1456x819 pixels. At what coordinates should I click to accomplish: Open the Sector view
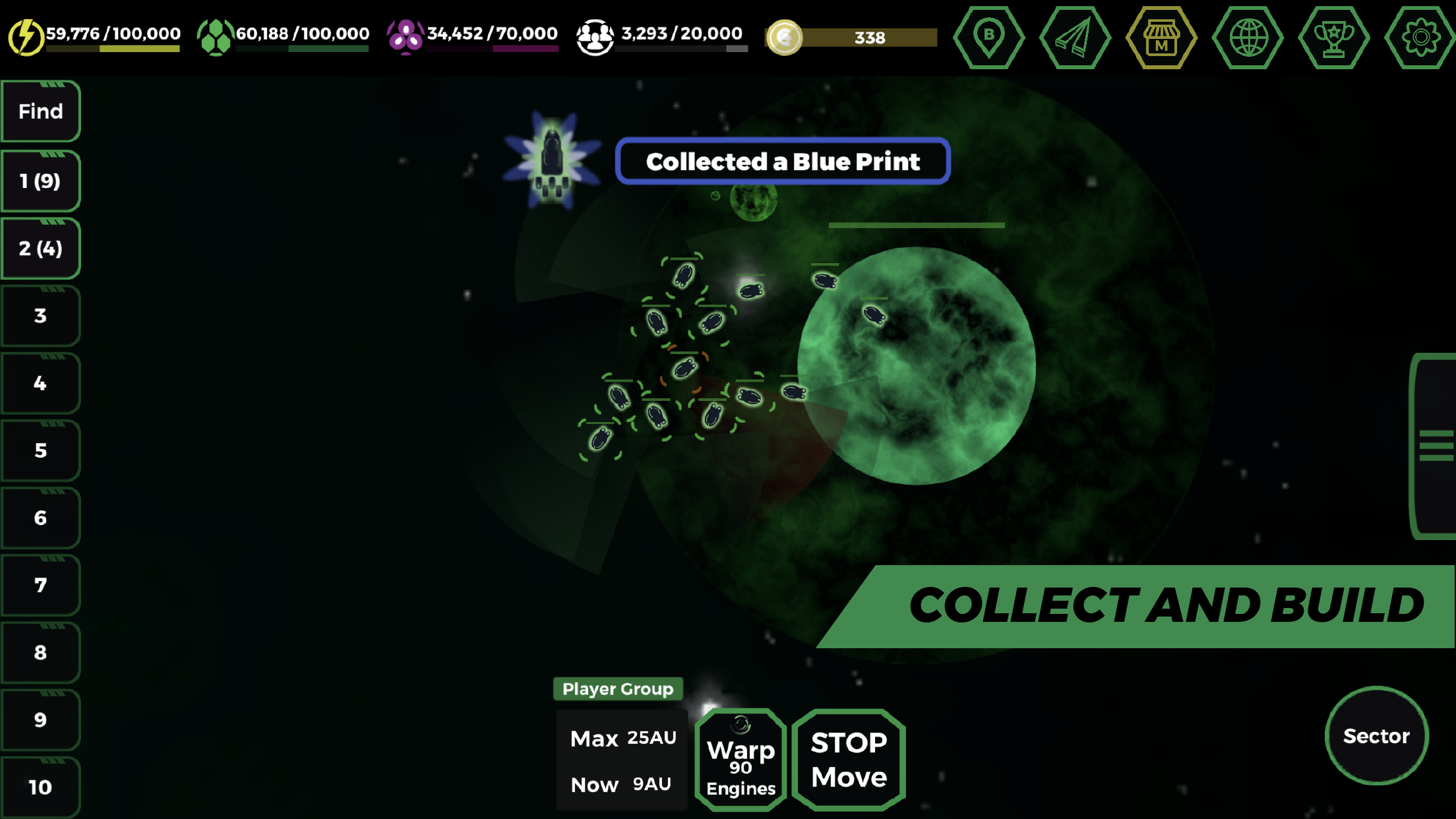pyautogui.click(x=1377, y=737)
